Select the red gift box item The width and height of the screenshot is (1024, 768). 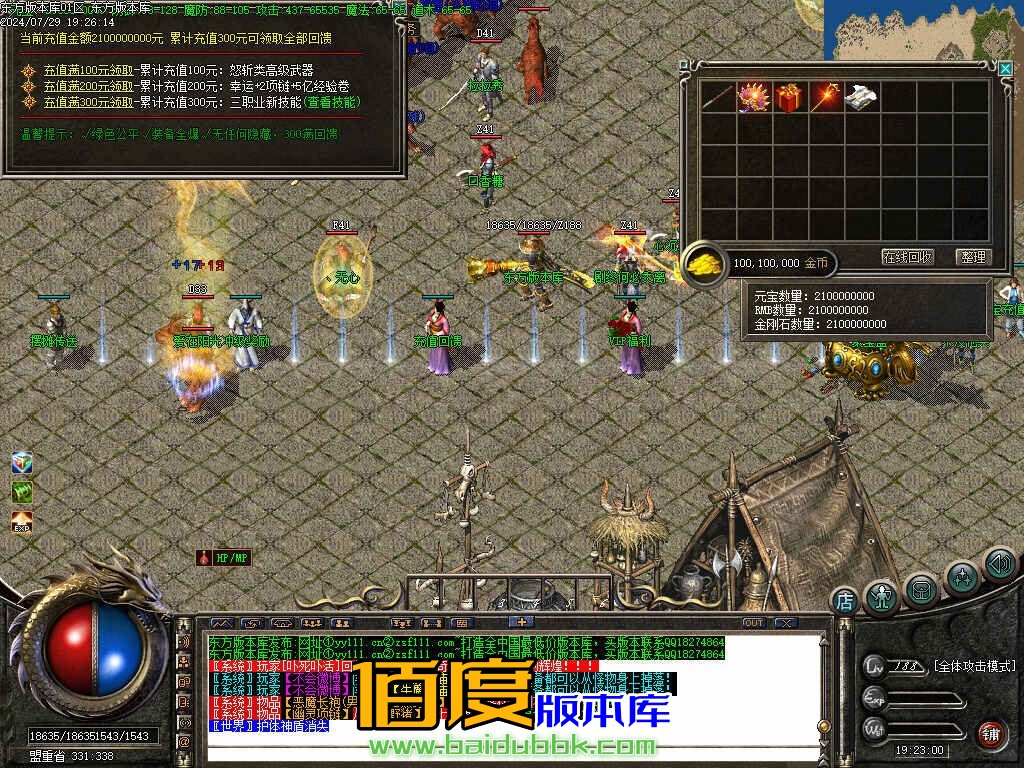coord(789,97)
